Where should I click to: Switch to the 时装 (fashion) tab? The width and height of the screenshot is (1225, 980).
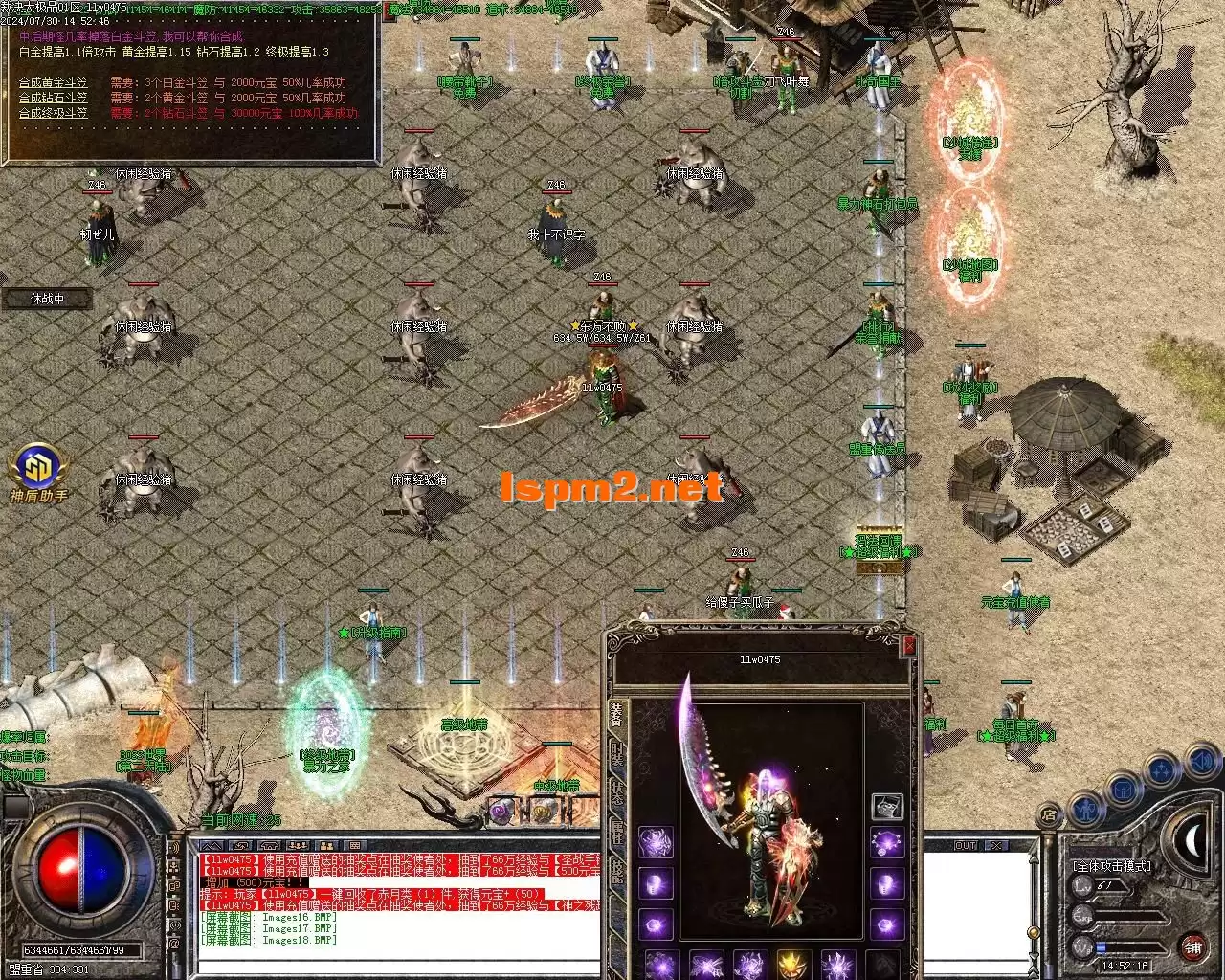pos(616,756)
